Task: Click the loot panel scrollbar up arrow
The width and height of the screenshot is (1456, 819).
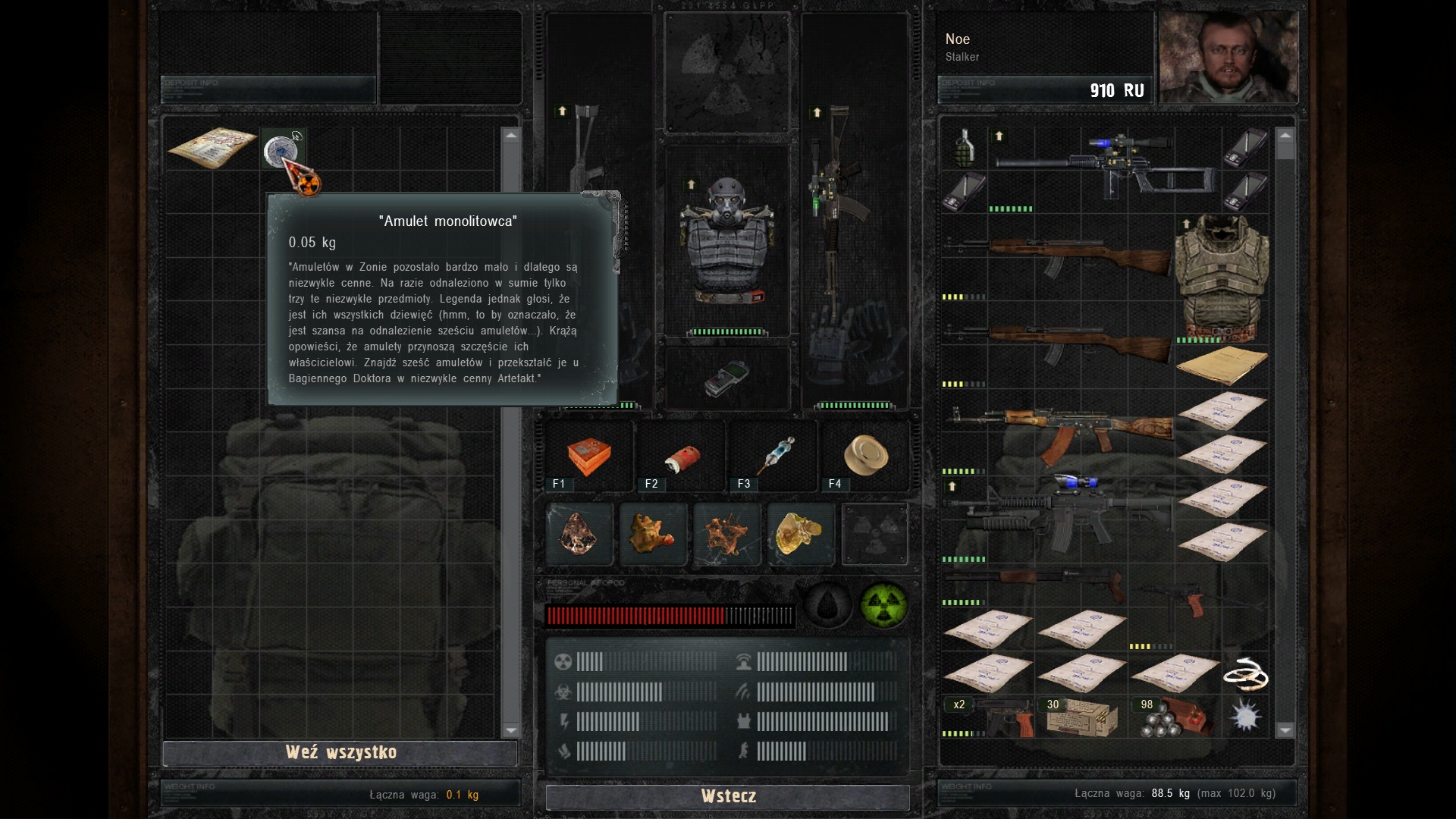Action: (x=510, y=136)
